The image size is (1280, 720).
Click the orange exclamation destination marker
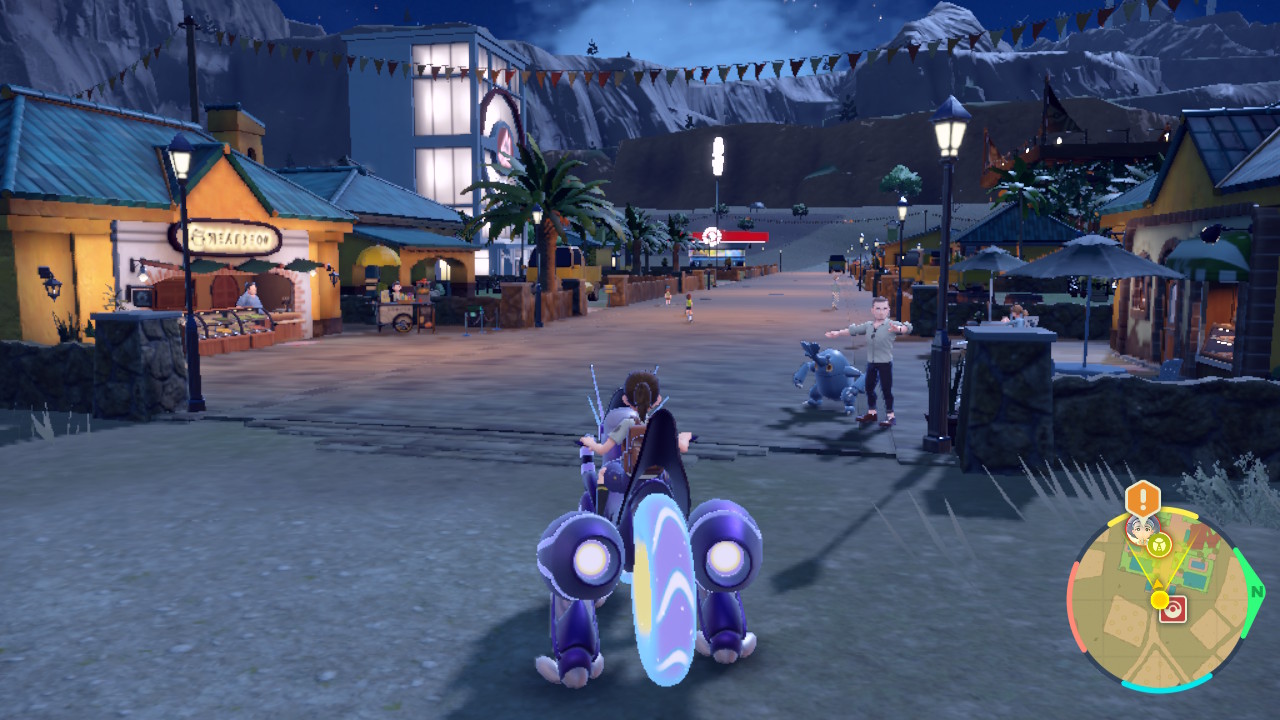(x=1142, y=497)
